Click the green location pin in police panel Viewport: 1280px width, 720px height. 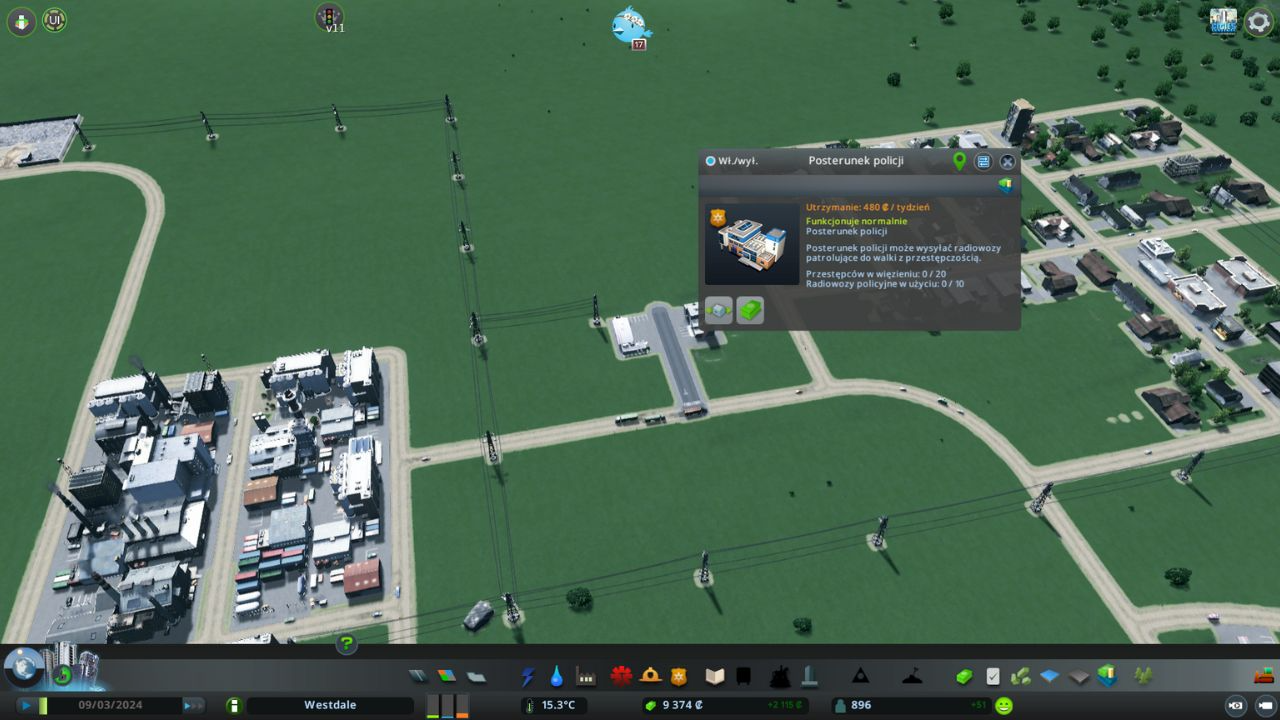(959, 161)
